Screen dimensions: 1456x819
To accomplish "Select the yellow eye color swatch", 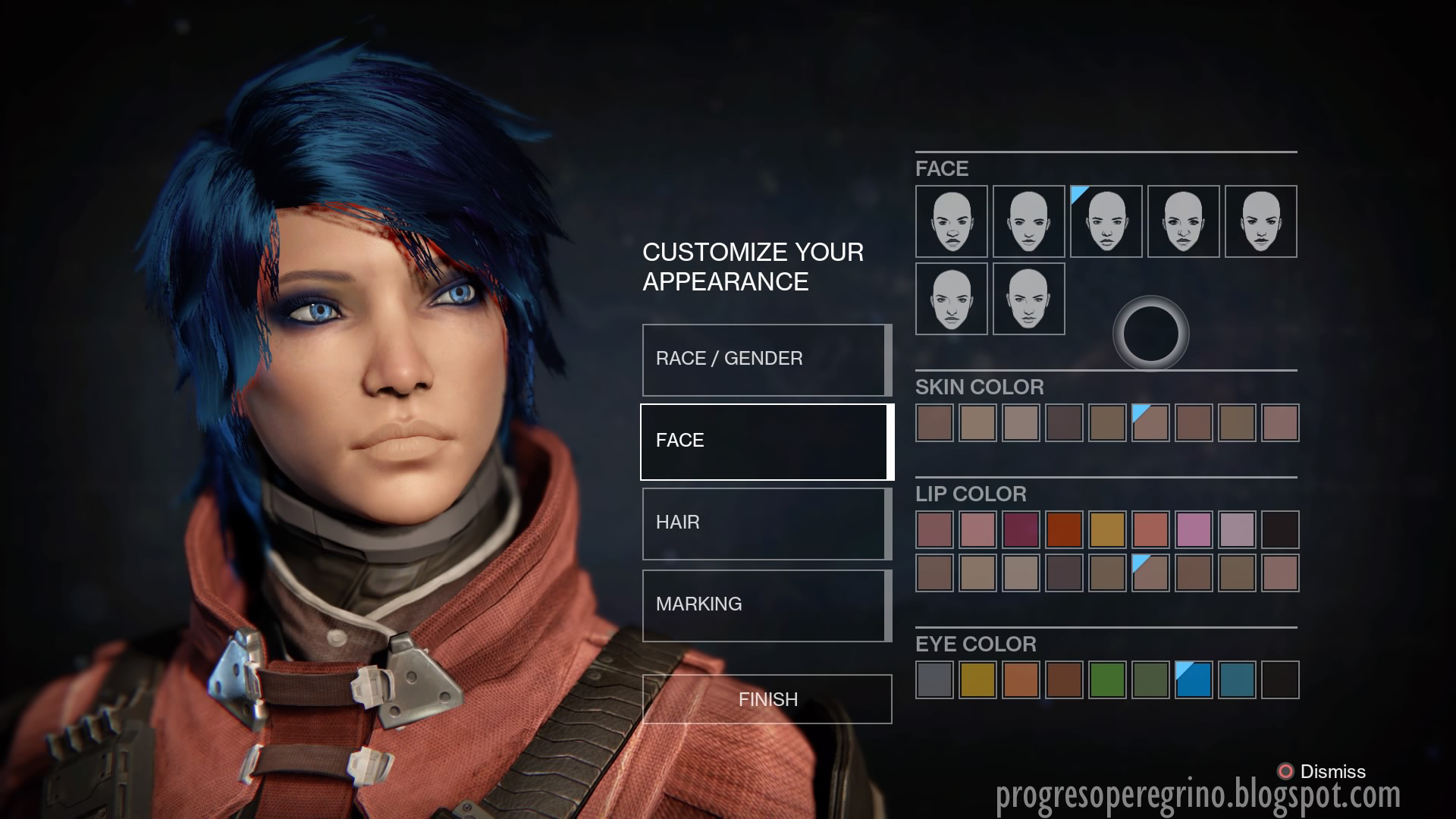I will [x=977, y=680].
